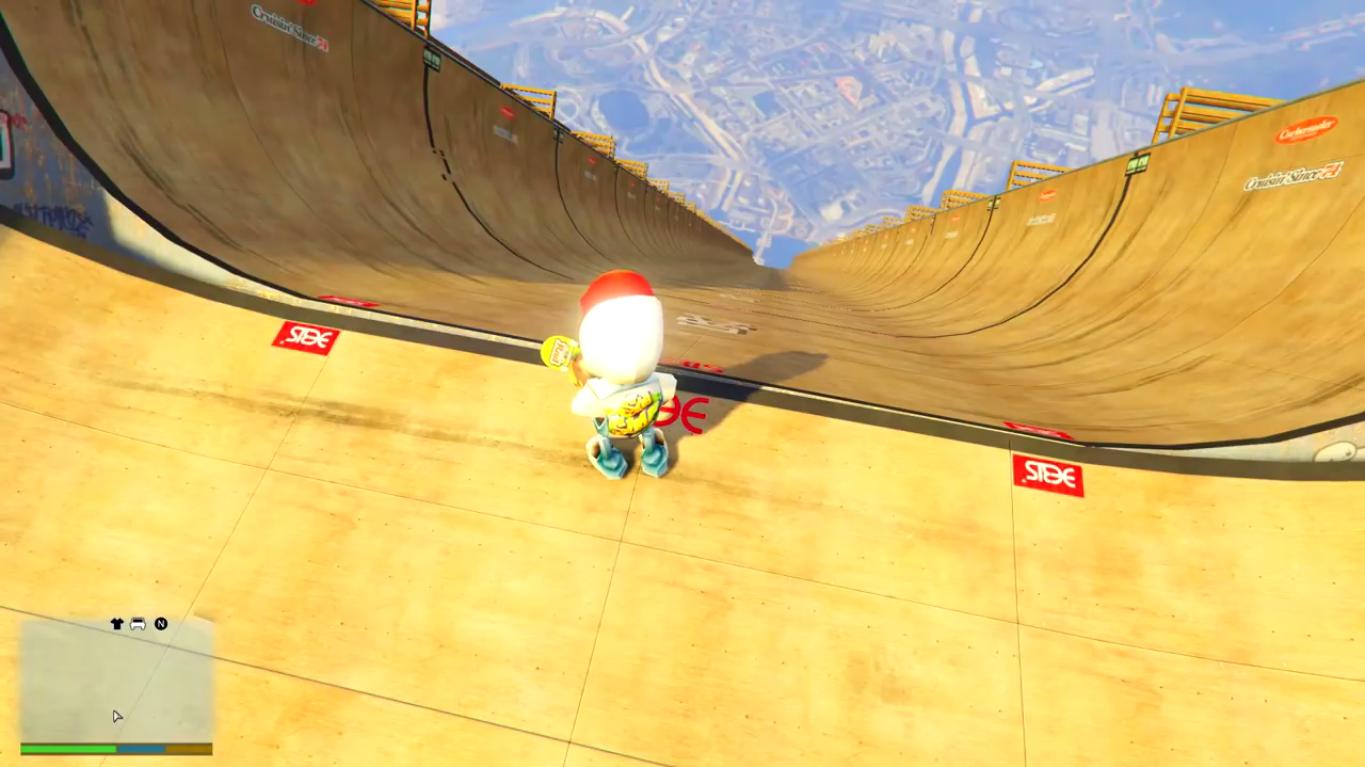Select the controller icon in the HUD
1365x767 pixels.
(x=137, y=621)
